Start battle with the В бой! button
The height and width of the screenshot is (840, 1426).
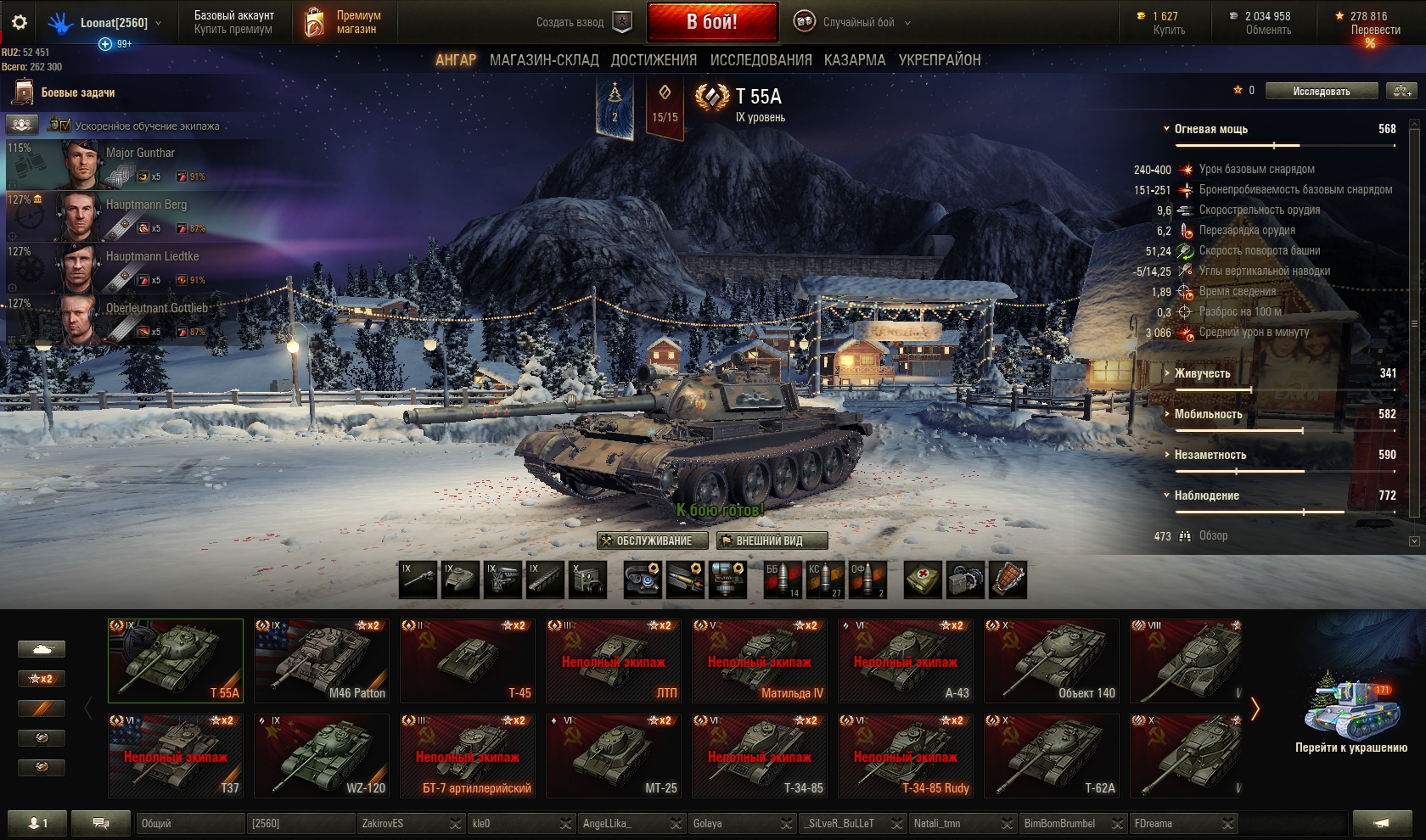[x=712, y=22]
